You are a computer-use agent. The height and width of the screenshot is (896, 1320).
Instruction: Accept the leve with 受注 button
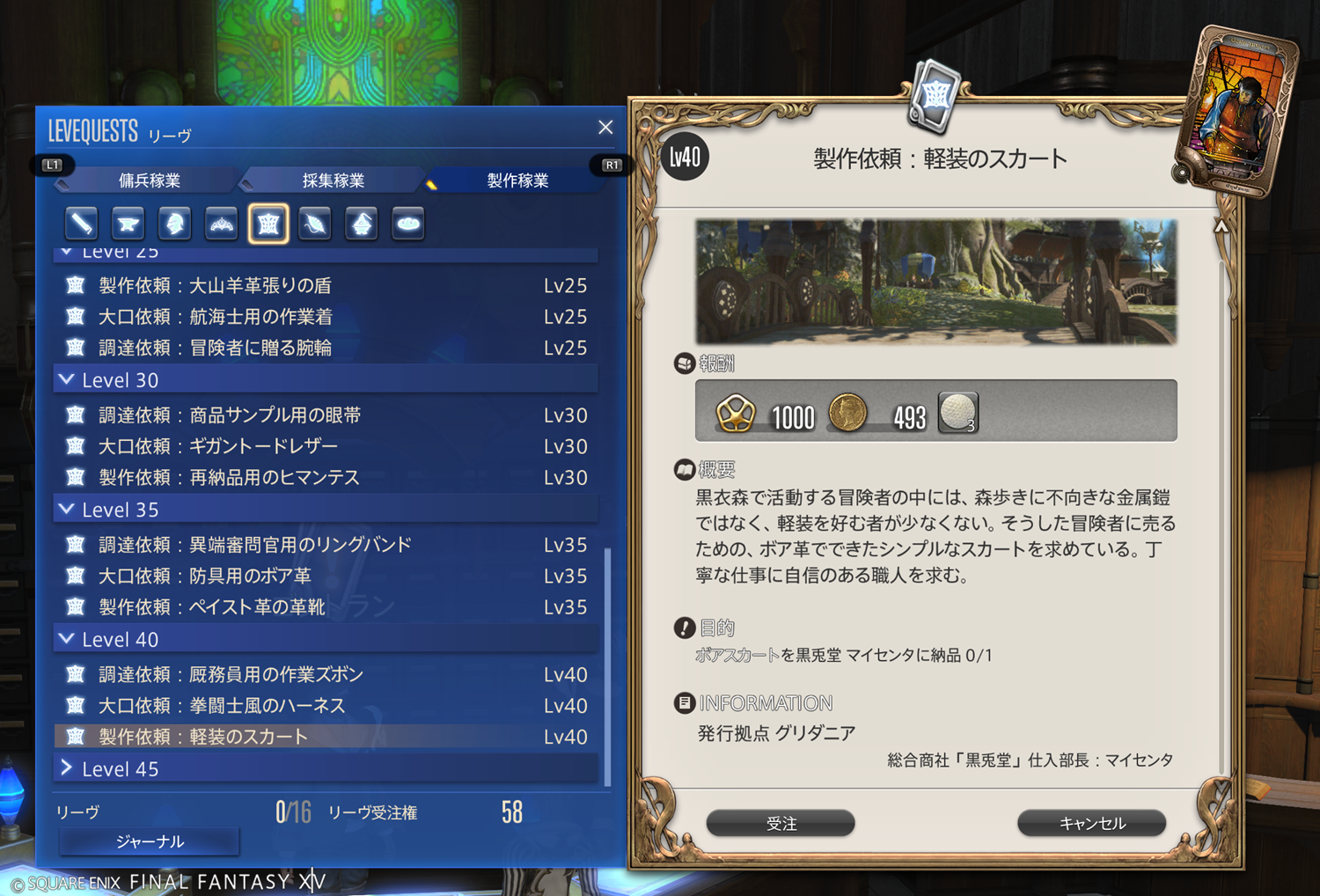tap(781, 823)
